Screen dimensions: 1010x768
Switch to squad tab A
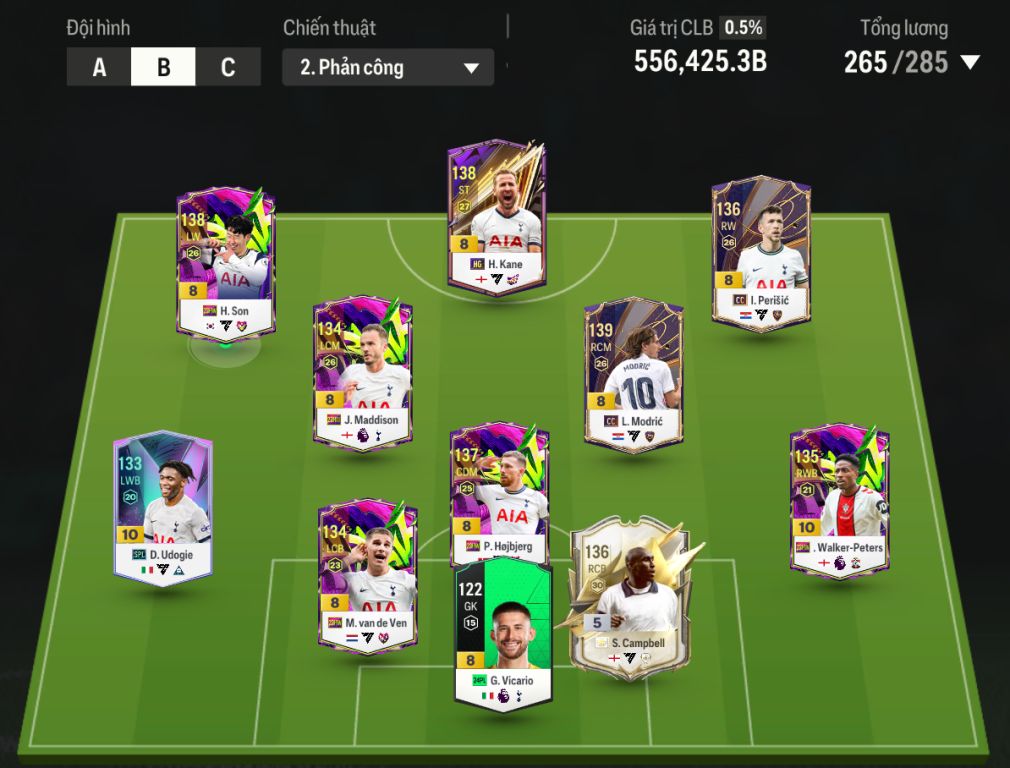(99, 68)
